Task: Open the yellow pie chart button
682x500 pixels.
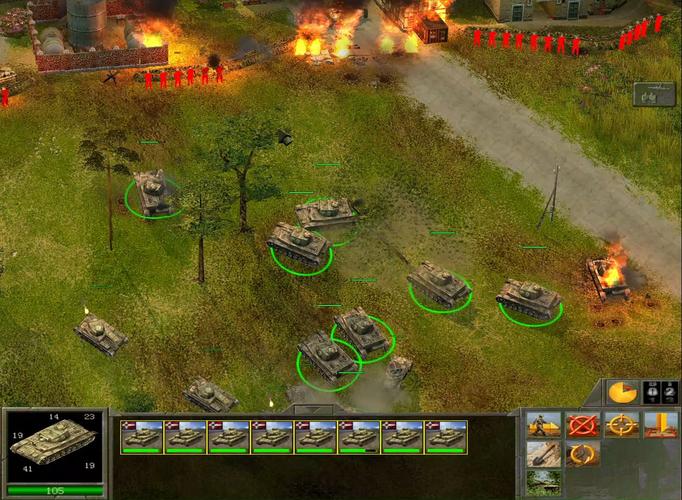Action: (x=621, y=392)
